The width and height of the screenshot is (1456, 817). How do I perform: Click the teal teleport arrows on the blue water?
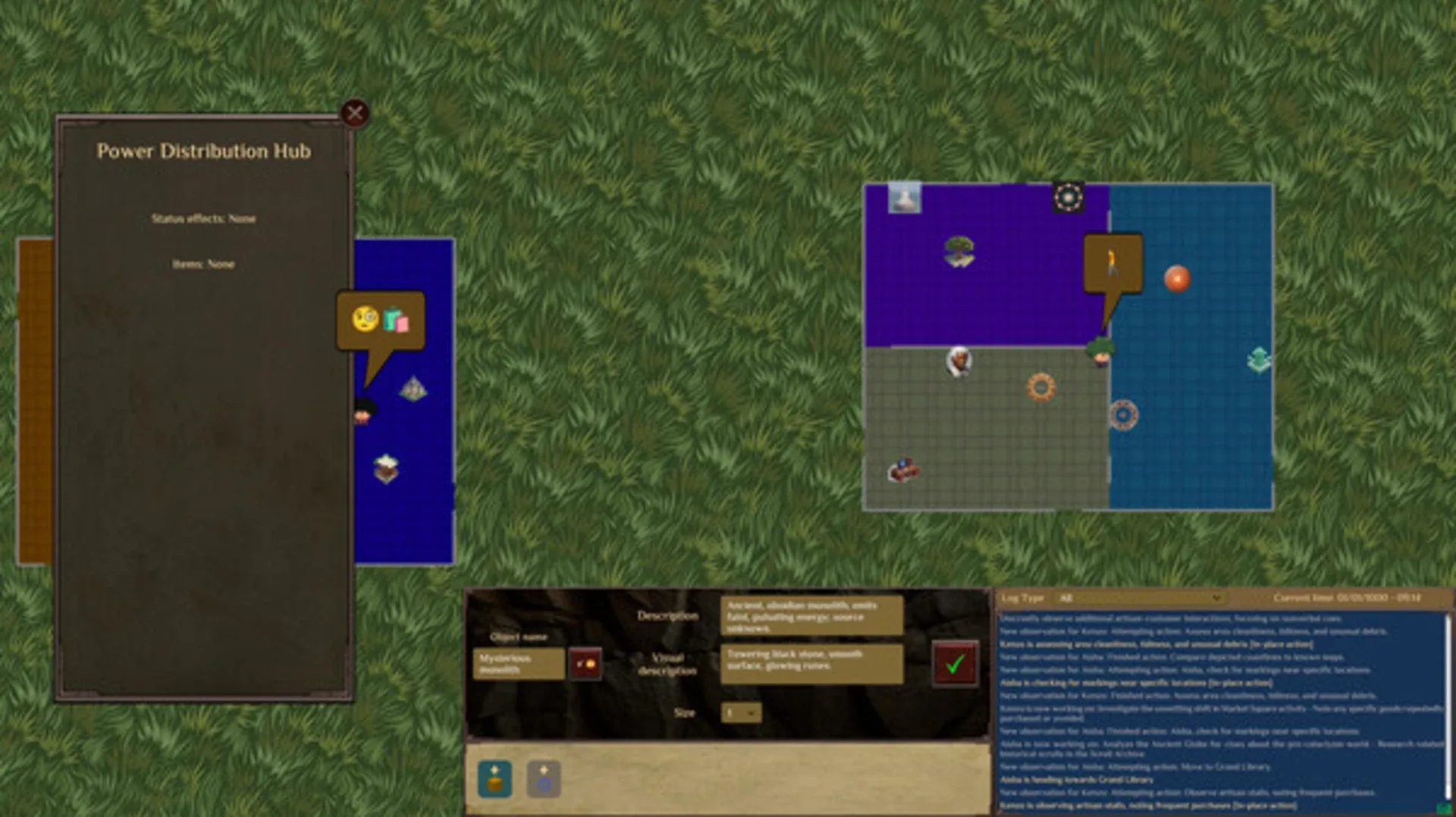pyautogui.click(x=1258, y=360)
